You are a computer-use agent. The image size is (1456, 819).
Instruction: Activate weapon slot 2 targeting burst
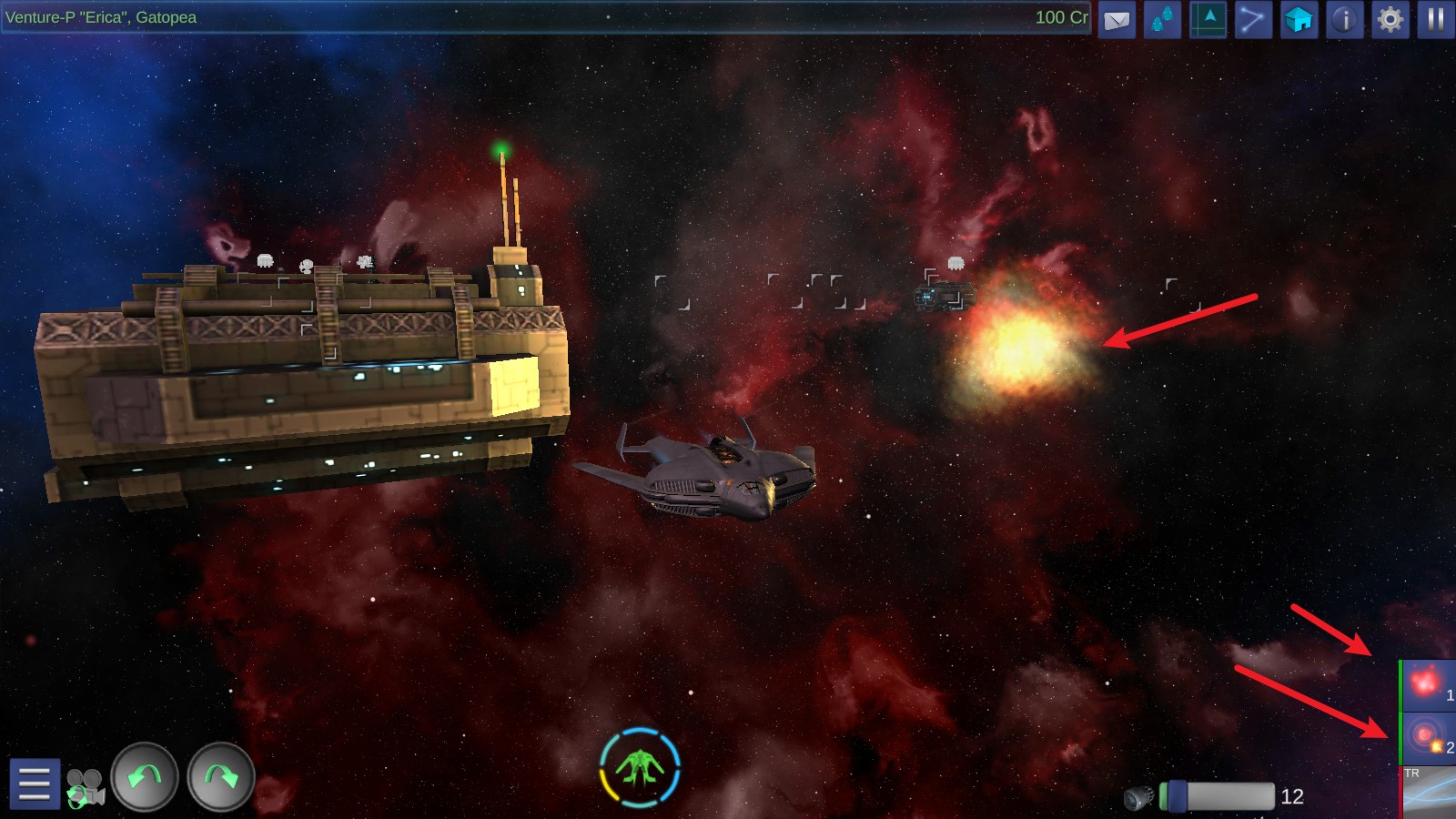tap(1428, 738)
